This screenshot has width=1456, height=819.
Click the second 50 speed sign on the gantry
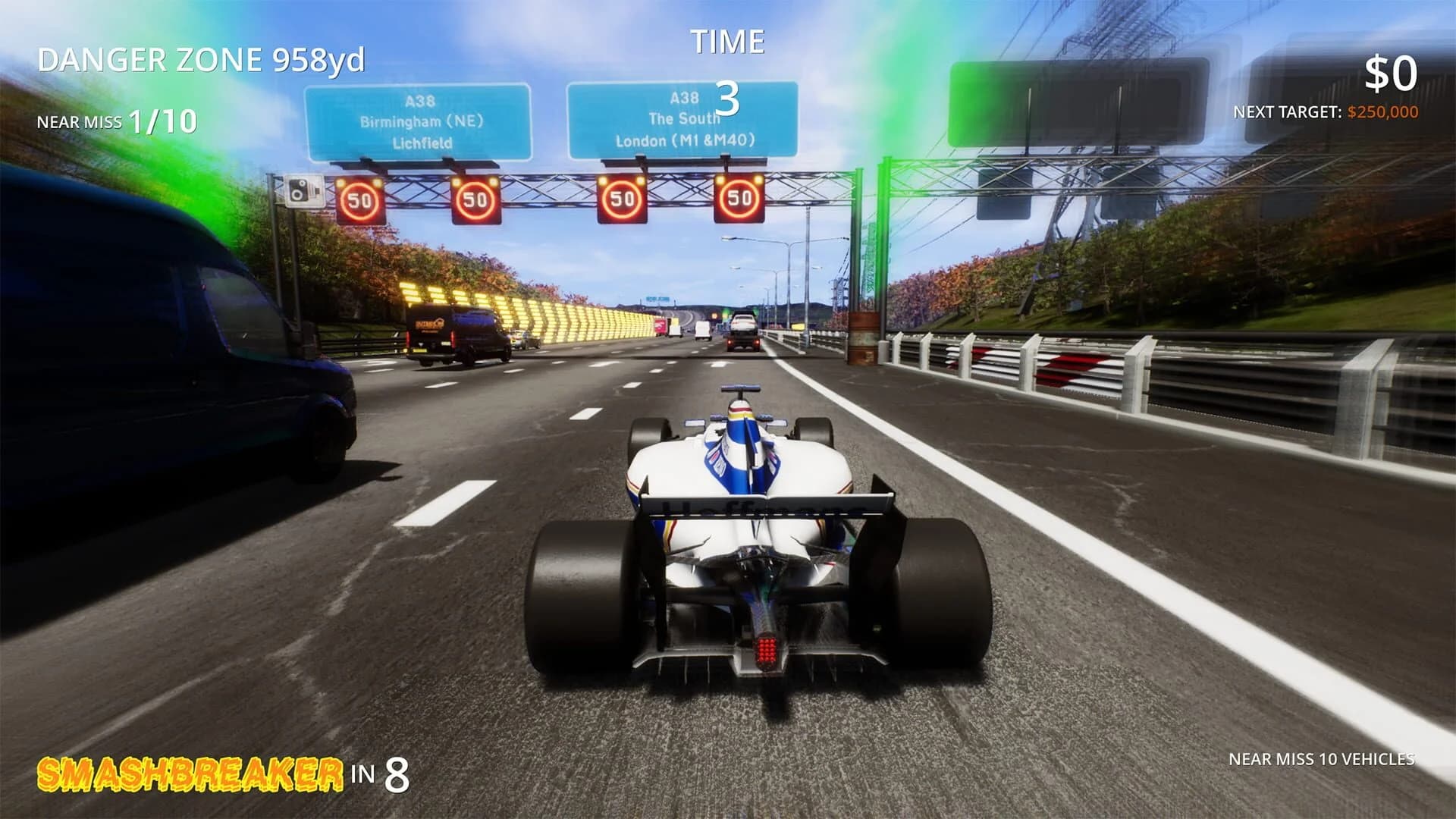pyautogui.click(x=474, y=199)
